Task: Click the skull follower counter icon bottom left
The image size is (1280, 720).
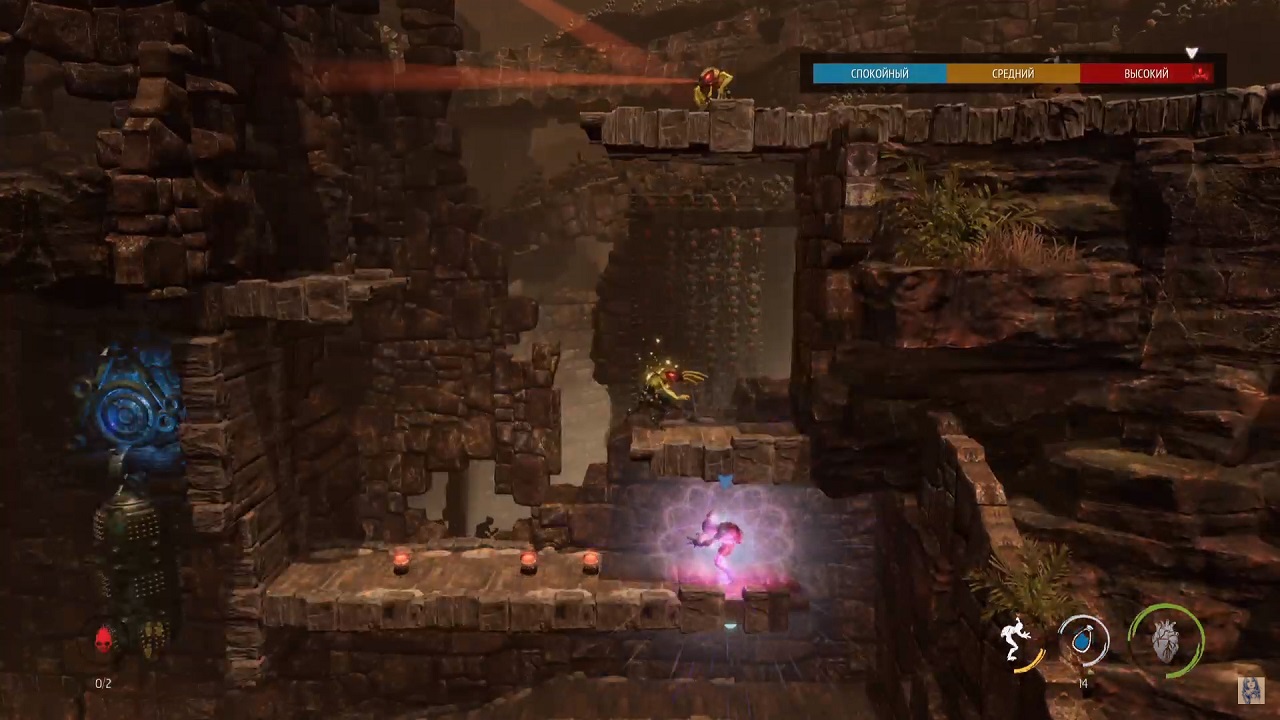Action: point(103,638)
